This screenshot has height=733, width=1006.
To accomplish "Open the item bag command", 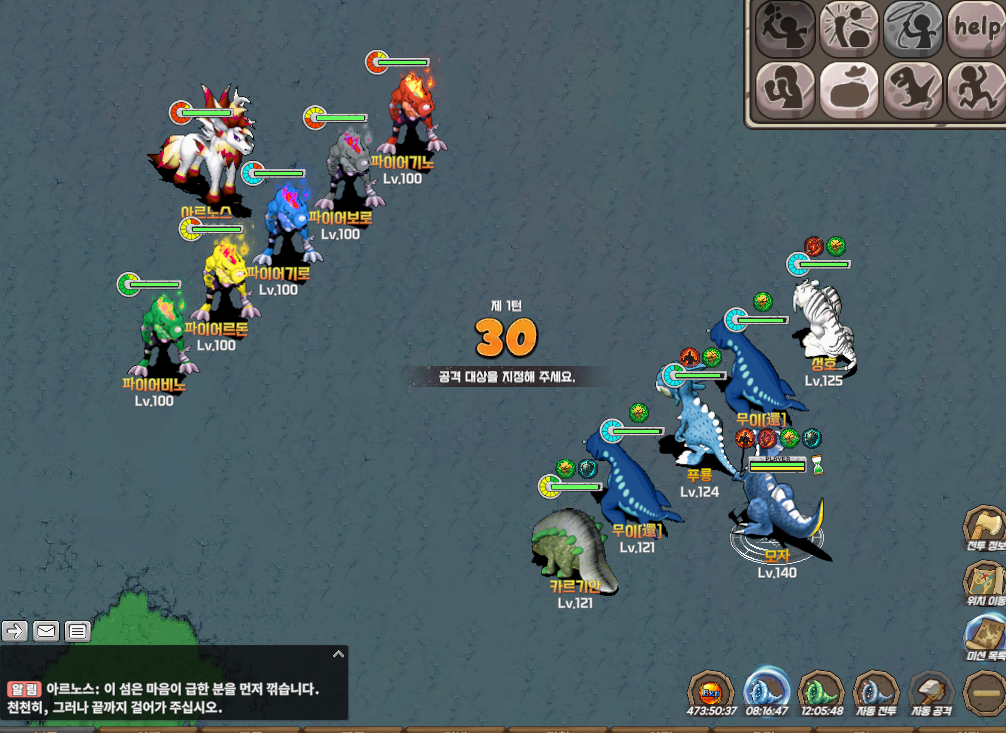I will 849,91.
